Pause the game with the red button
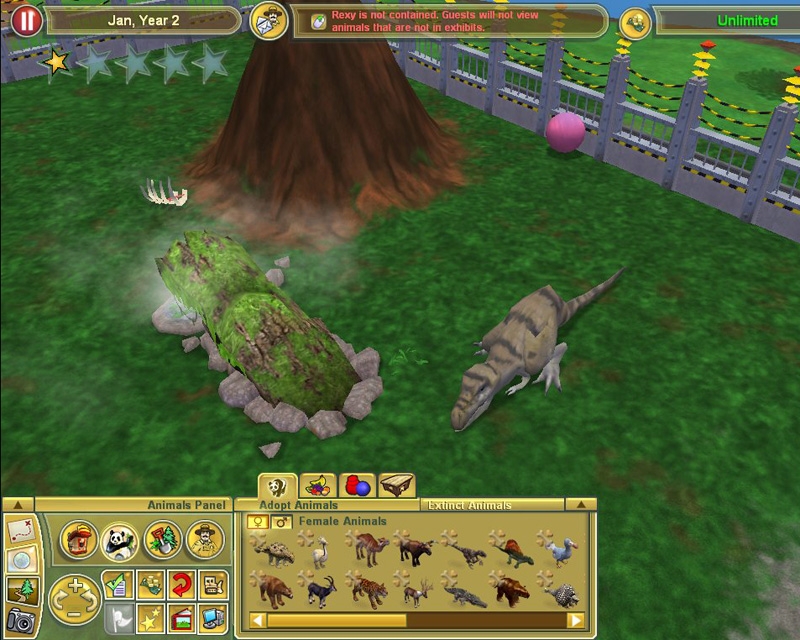 [x=26, y=19]
